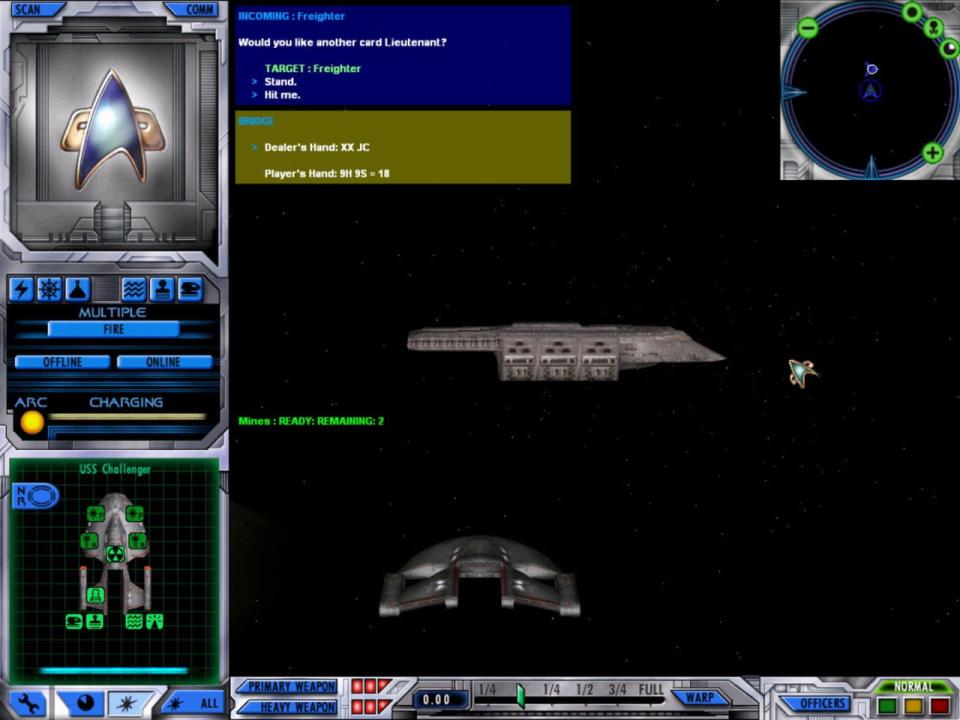Zoom in the radar with plus button
The image size is (960, 720).
pos(932,153)
